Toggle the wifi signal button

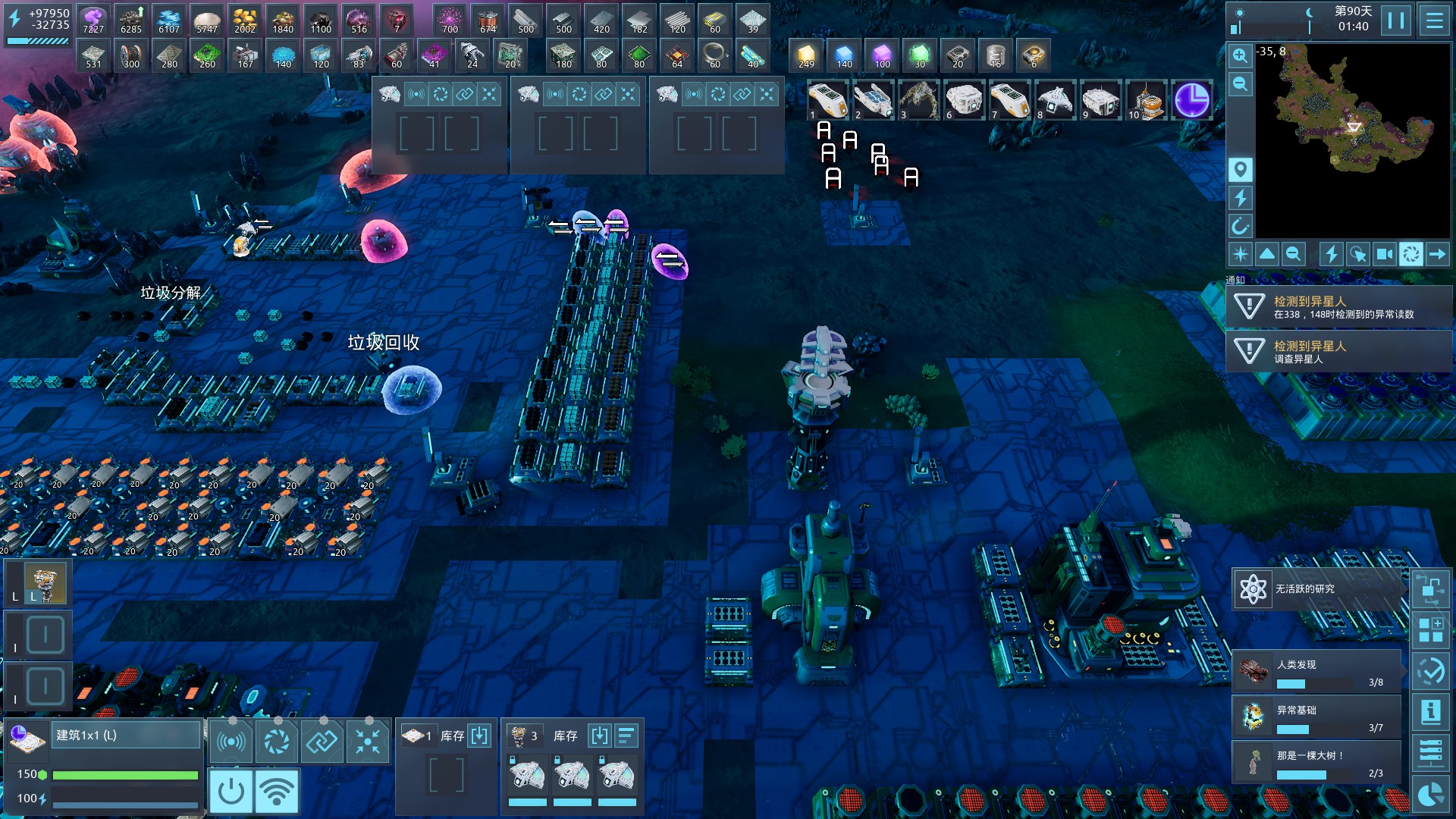277,792
